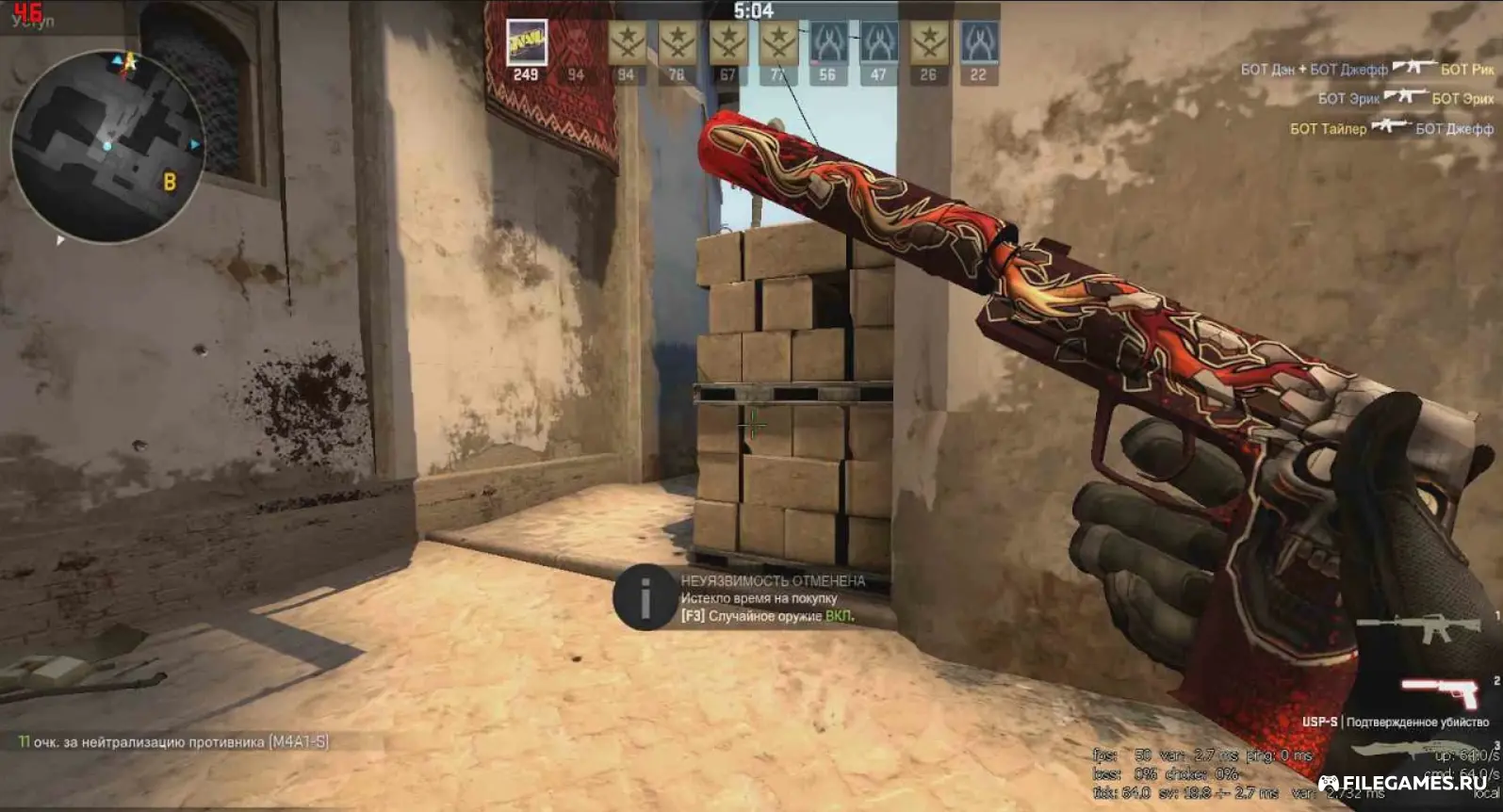Click the player avatar with score 67

tap(727, 43)
